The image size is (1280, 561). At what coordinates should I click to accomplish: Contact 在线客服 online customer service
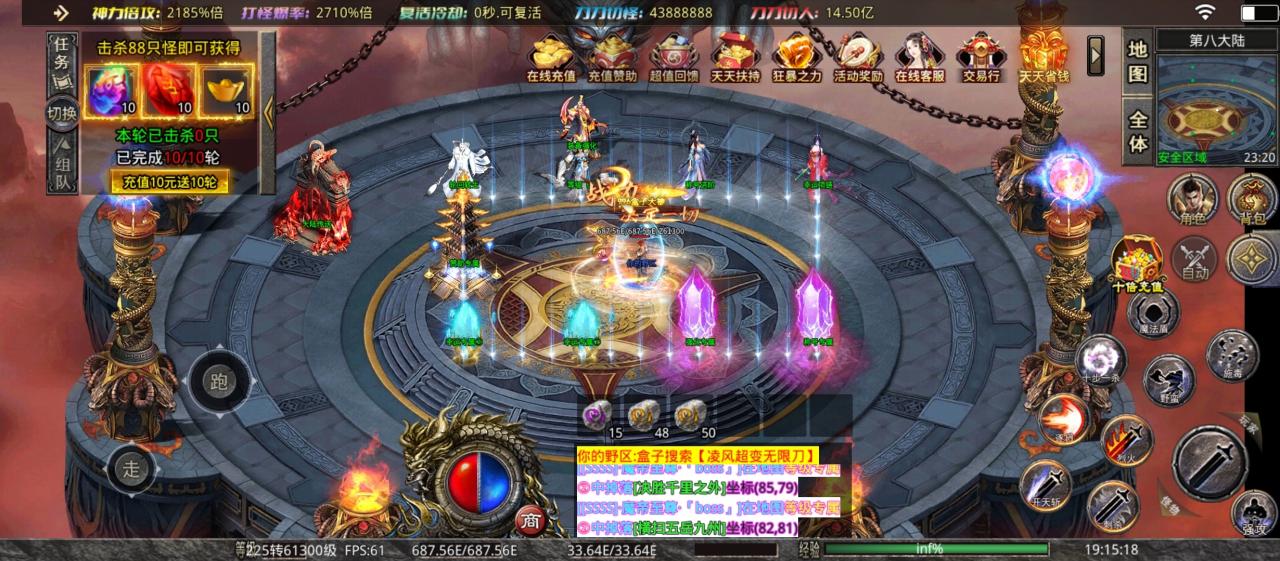tap(919, 58)
